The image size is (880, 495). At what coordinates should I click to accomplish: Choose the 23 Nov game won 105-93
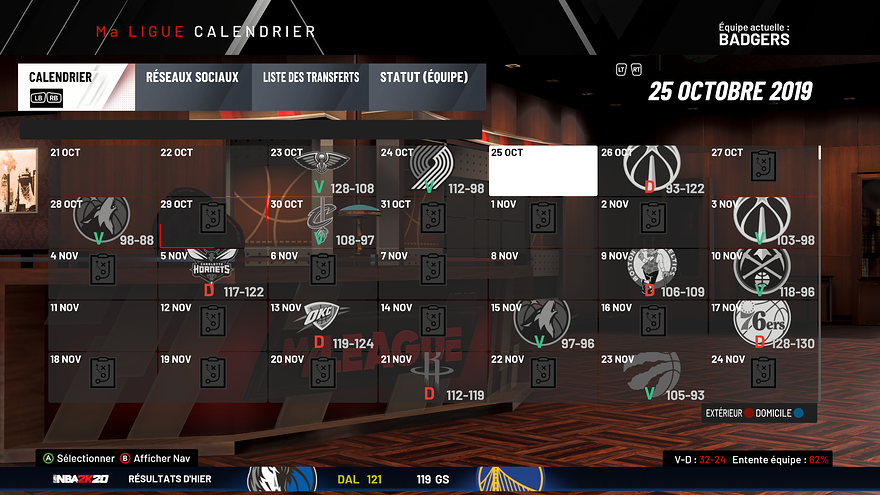(653, 377)
